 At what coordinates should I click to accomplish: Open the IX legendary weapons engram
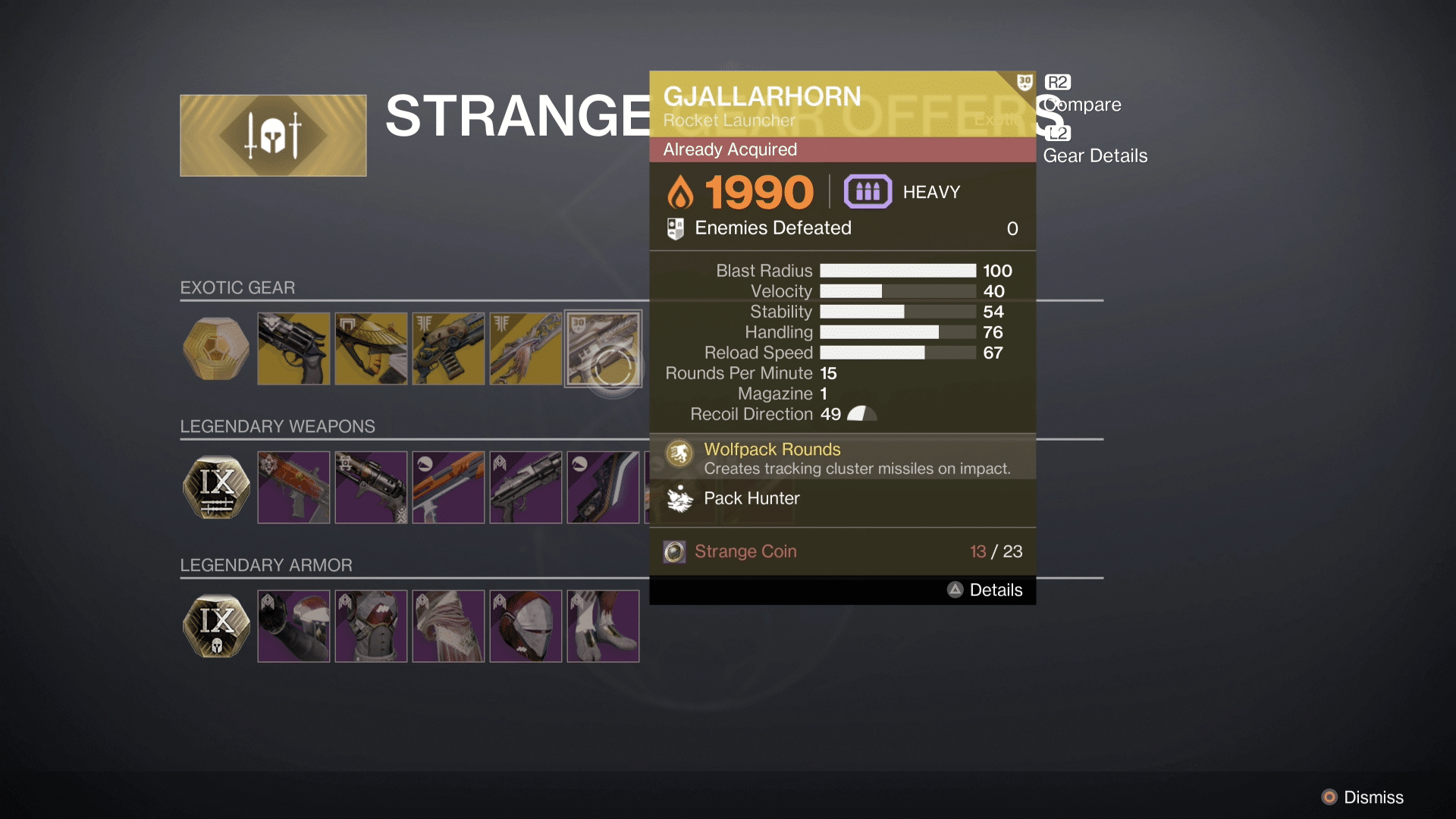coord(216,488)
